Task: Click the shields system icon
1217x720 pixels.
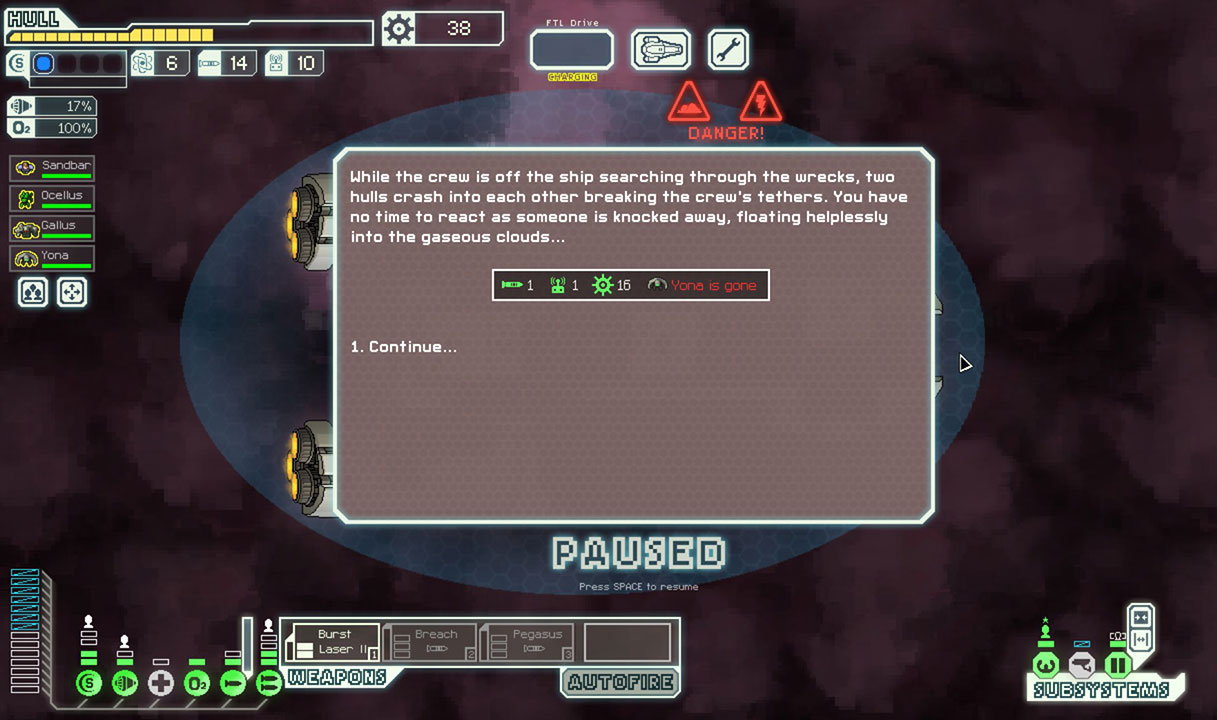Action: point(89,684)
